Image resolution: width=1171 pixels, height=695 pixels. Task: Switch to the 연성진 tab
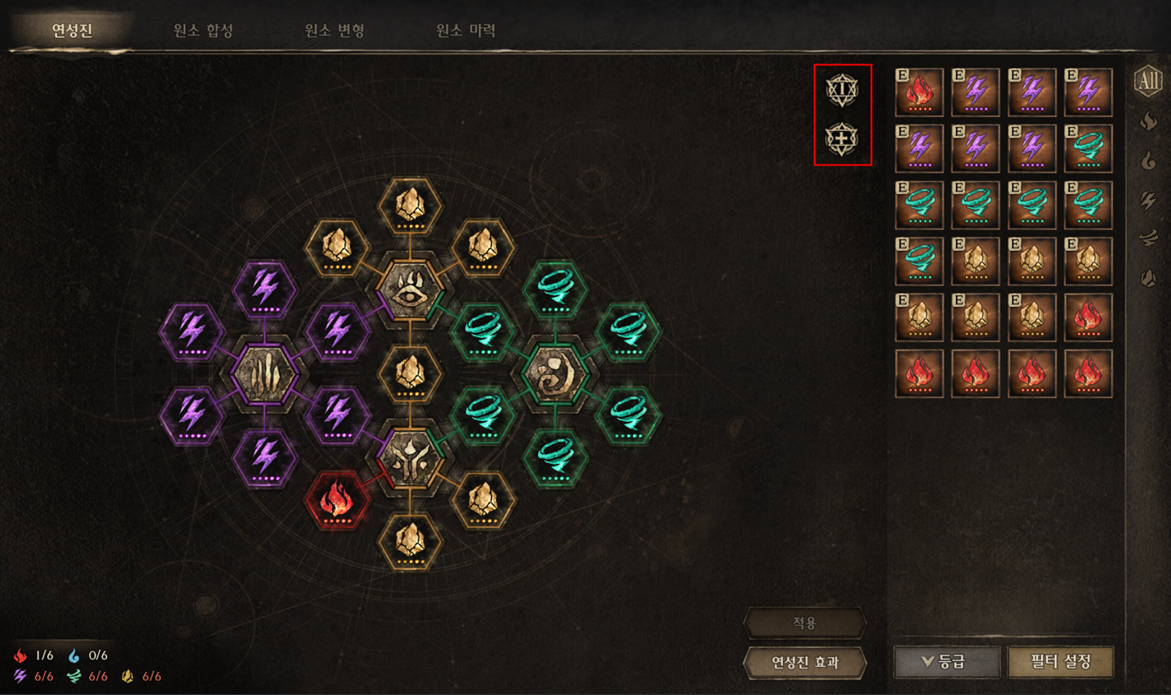click(x=72, y=30)
